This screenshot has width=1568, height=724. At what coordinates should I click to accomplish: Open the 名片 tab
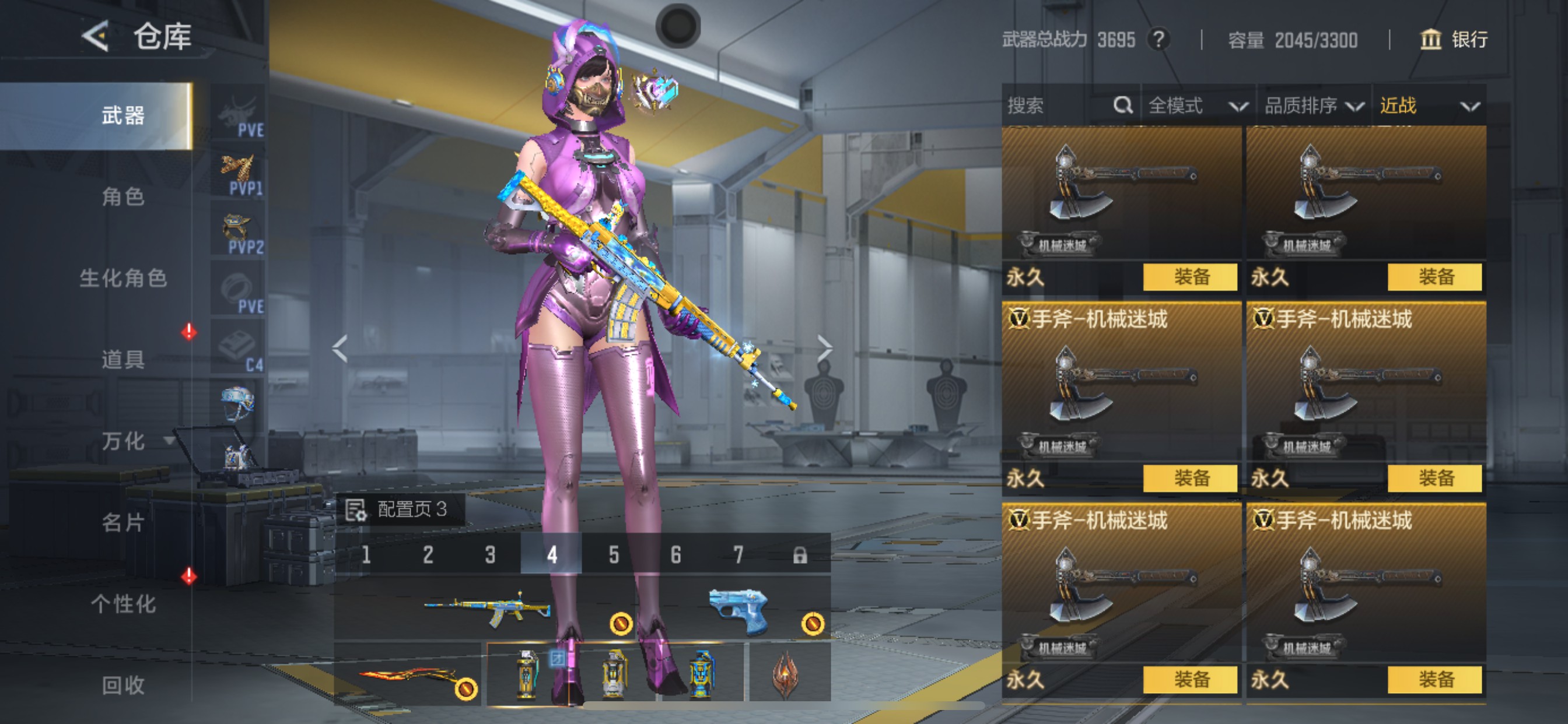123,522
